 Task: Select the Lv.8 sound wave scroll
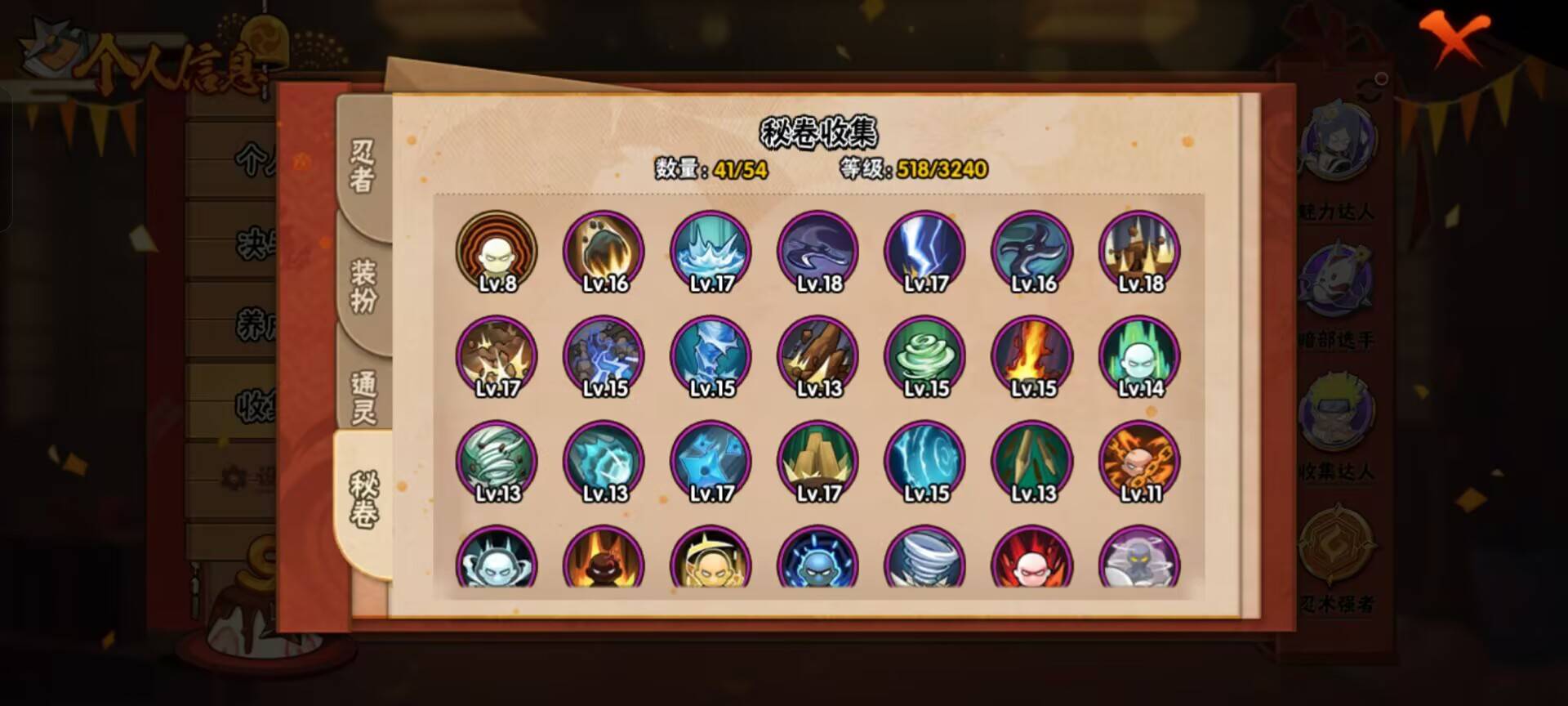coord(496,253)
